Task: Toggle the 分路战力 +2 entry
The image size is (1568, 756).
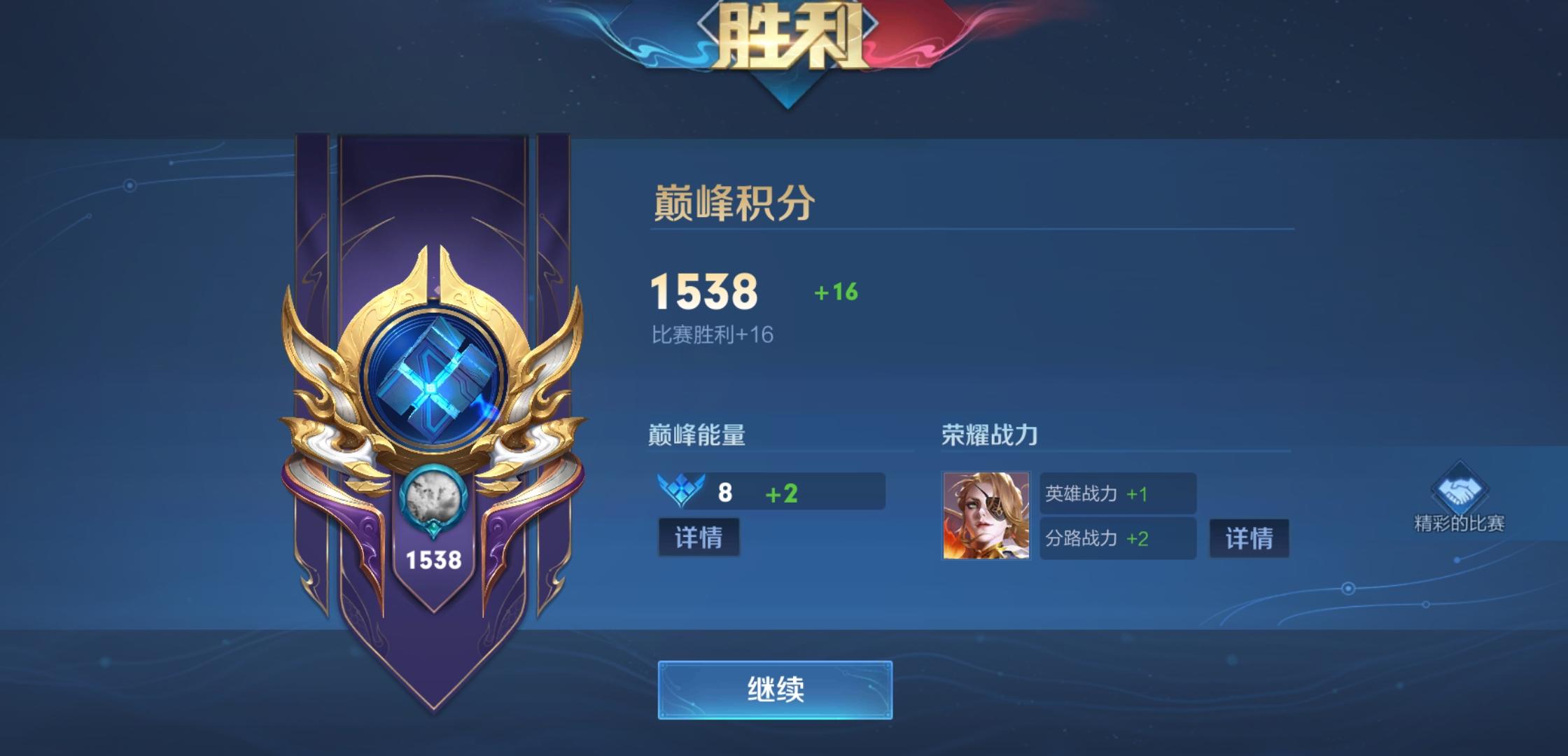Action: (x=1117, y=540)
